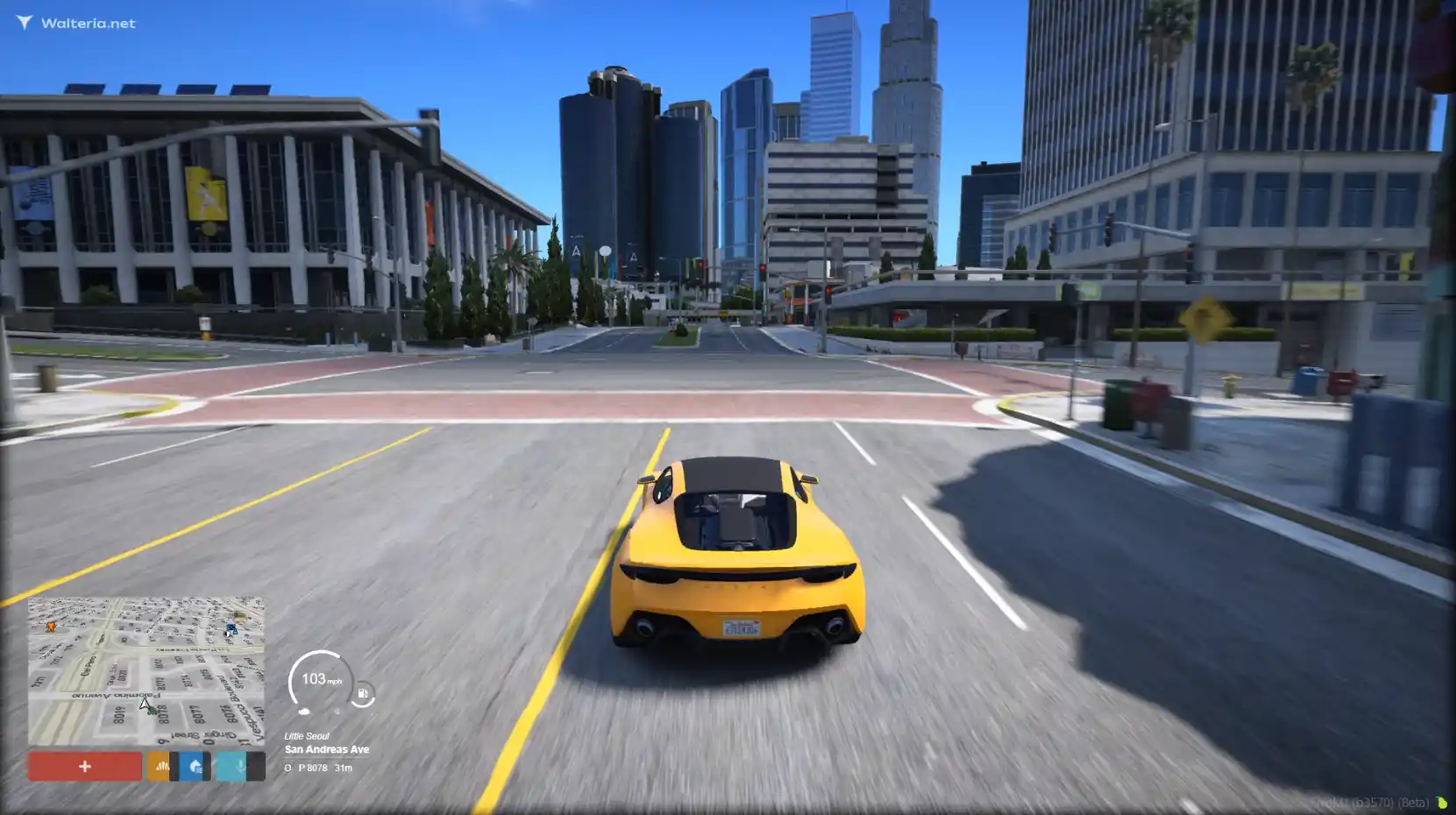
Task: Toggle the speaker mute icon below the speedometer
Action: pos(337,711)
